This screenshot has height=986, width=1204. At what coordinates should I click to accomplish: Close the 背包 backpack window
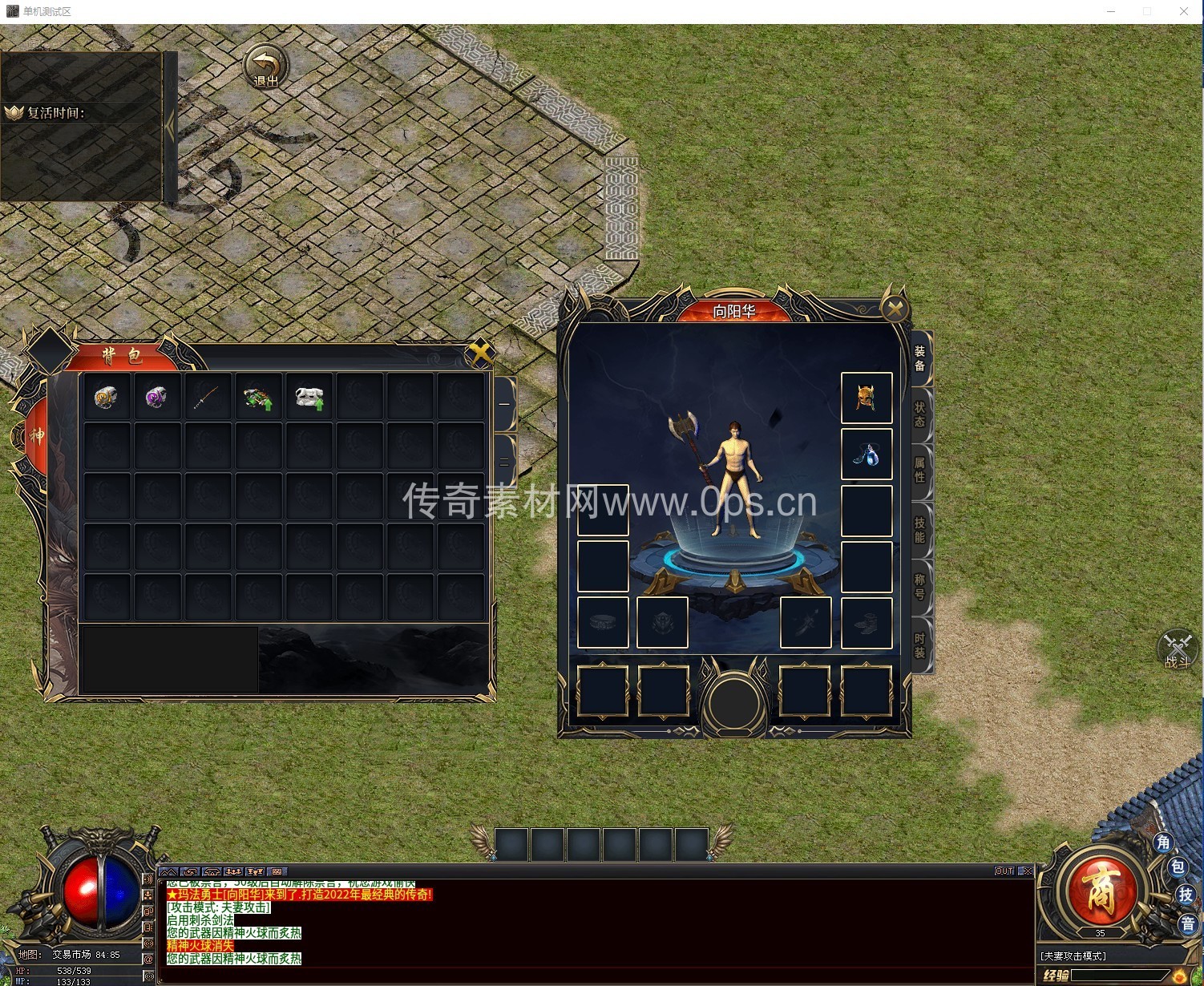(479, 353)
